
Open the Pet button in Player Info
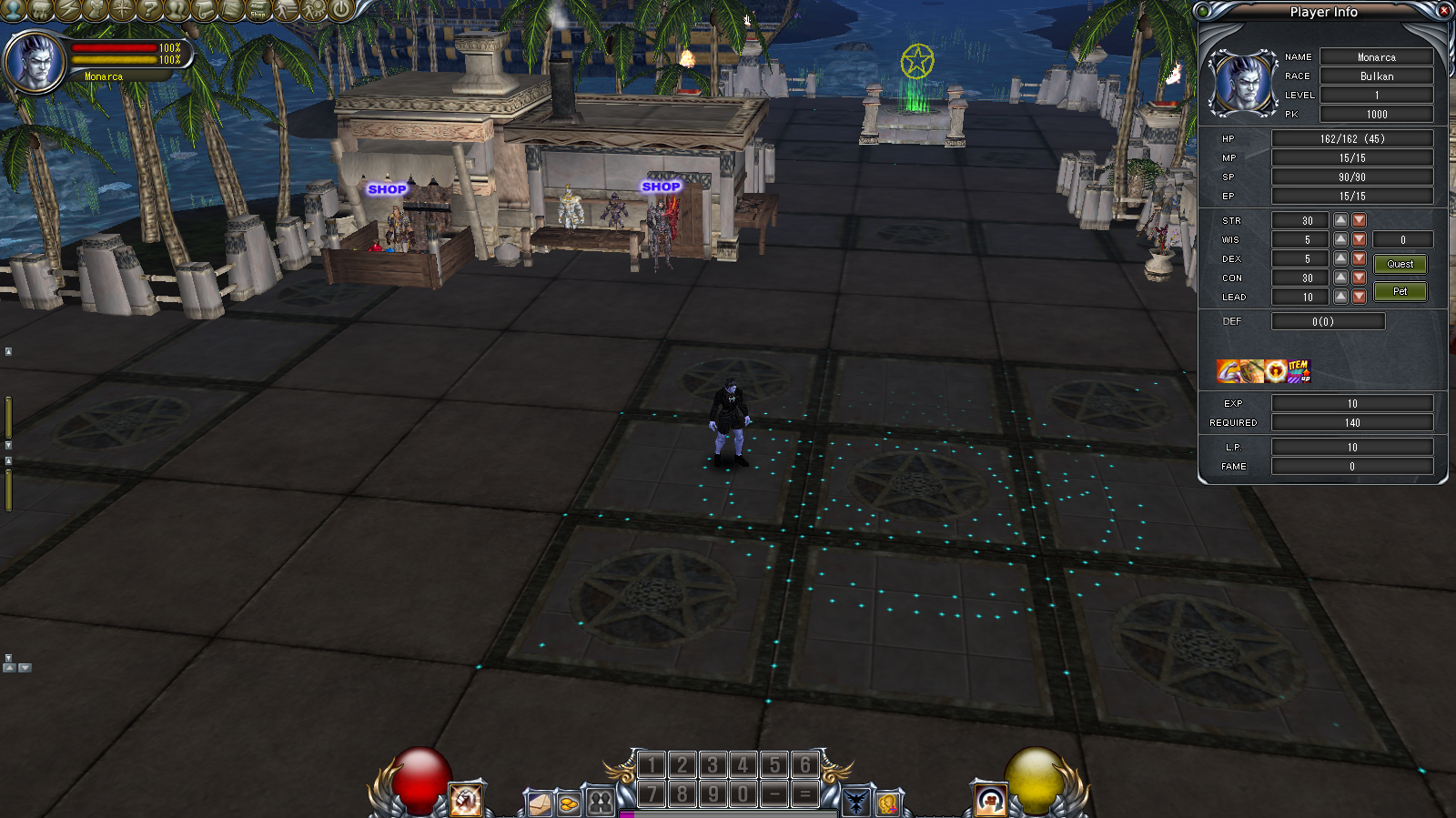(x=1400, y=291)
